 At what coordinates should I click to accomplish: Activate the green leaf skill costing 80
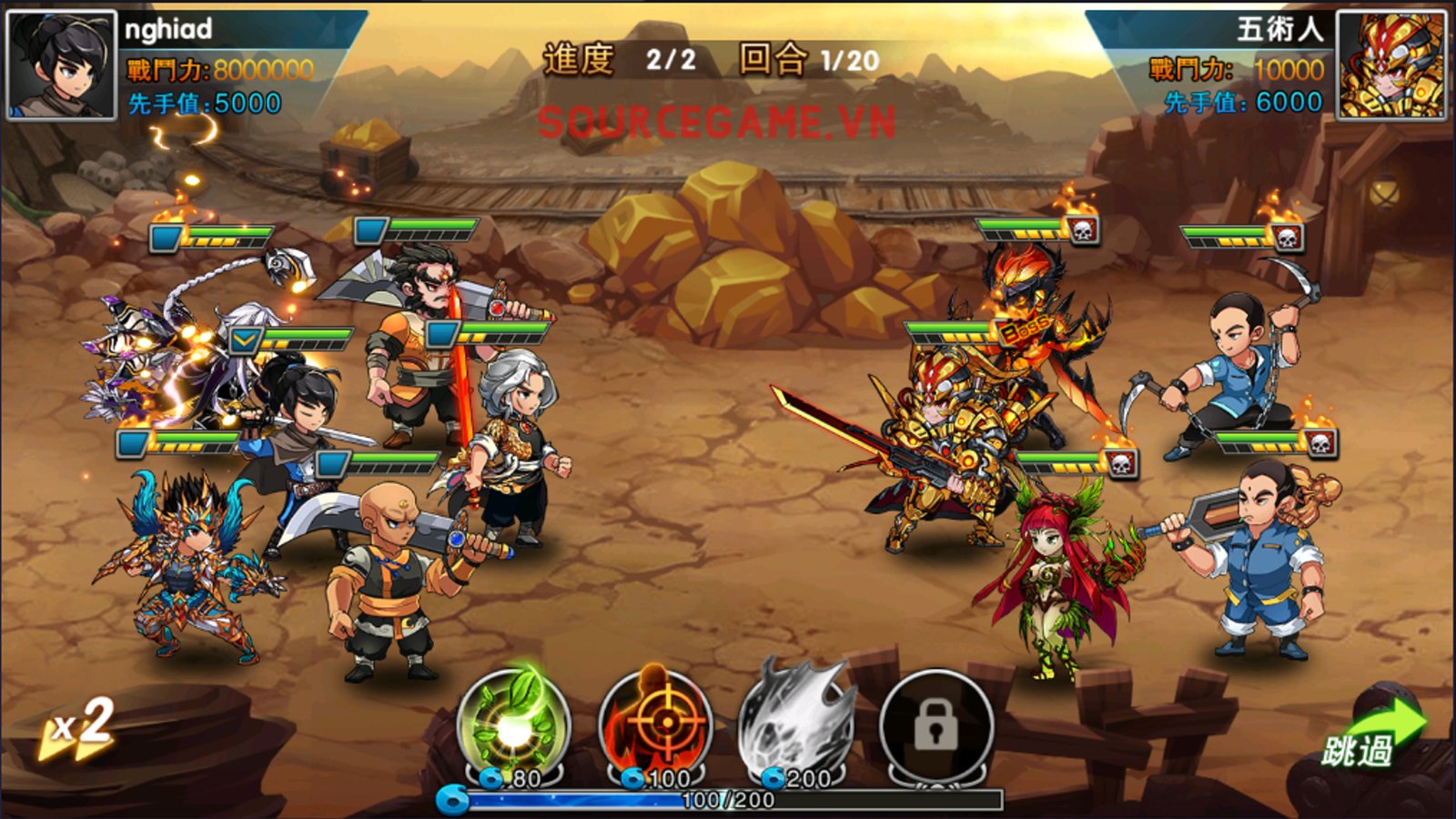pos(513,725)
